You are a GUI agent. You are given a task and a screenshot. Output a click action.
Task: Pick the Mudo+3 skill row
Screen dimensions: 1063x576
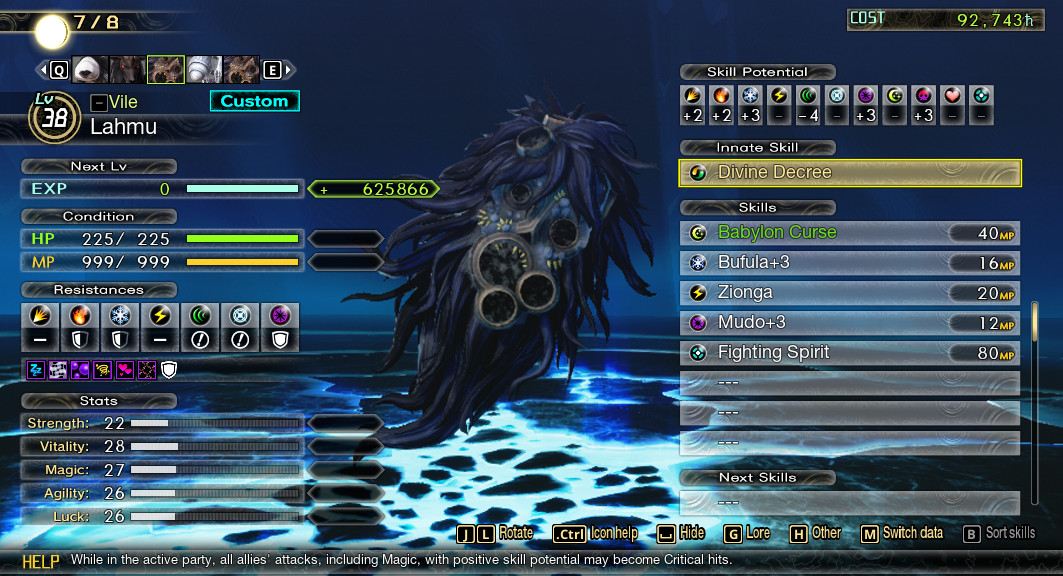849,323
